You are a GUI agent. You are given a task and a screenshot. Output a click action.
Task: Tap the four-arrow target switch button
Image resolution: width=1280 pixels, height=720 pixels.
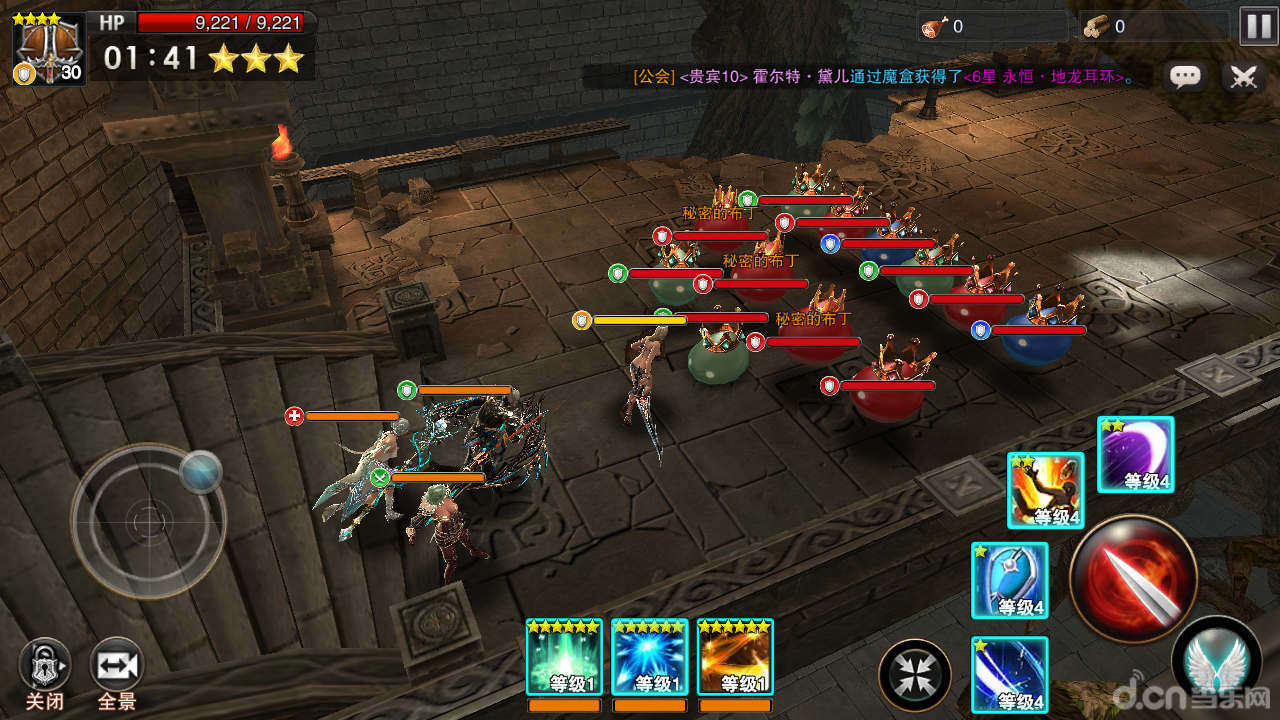[x=914, y=675]
